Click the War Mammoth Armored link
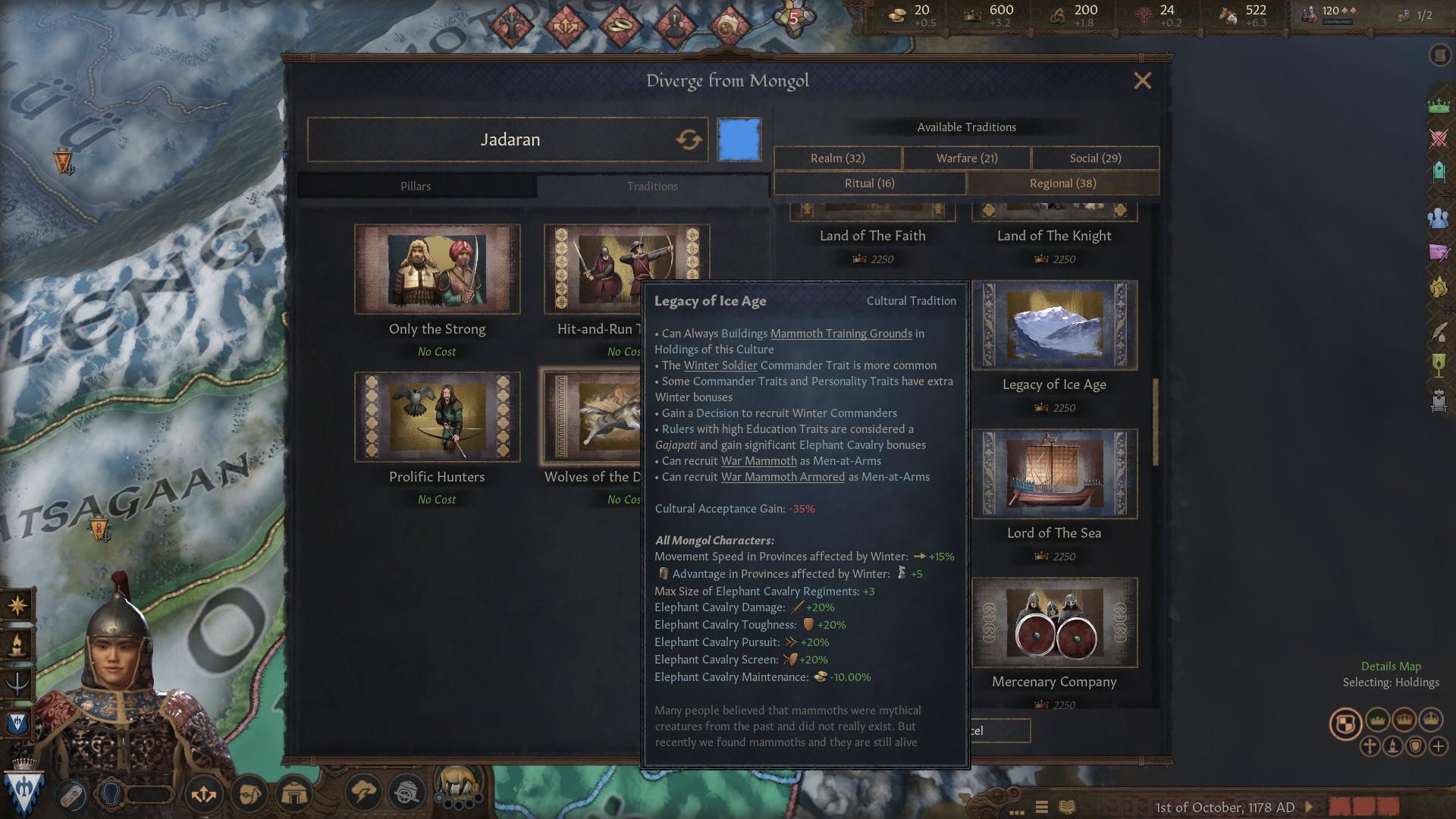The image size is (1456, 819). tap(783, 477)
